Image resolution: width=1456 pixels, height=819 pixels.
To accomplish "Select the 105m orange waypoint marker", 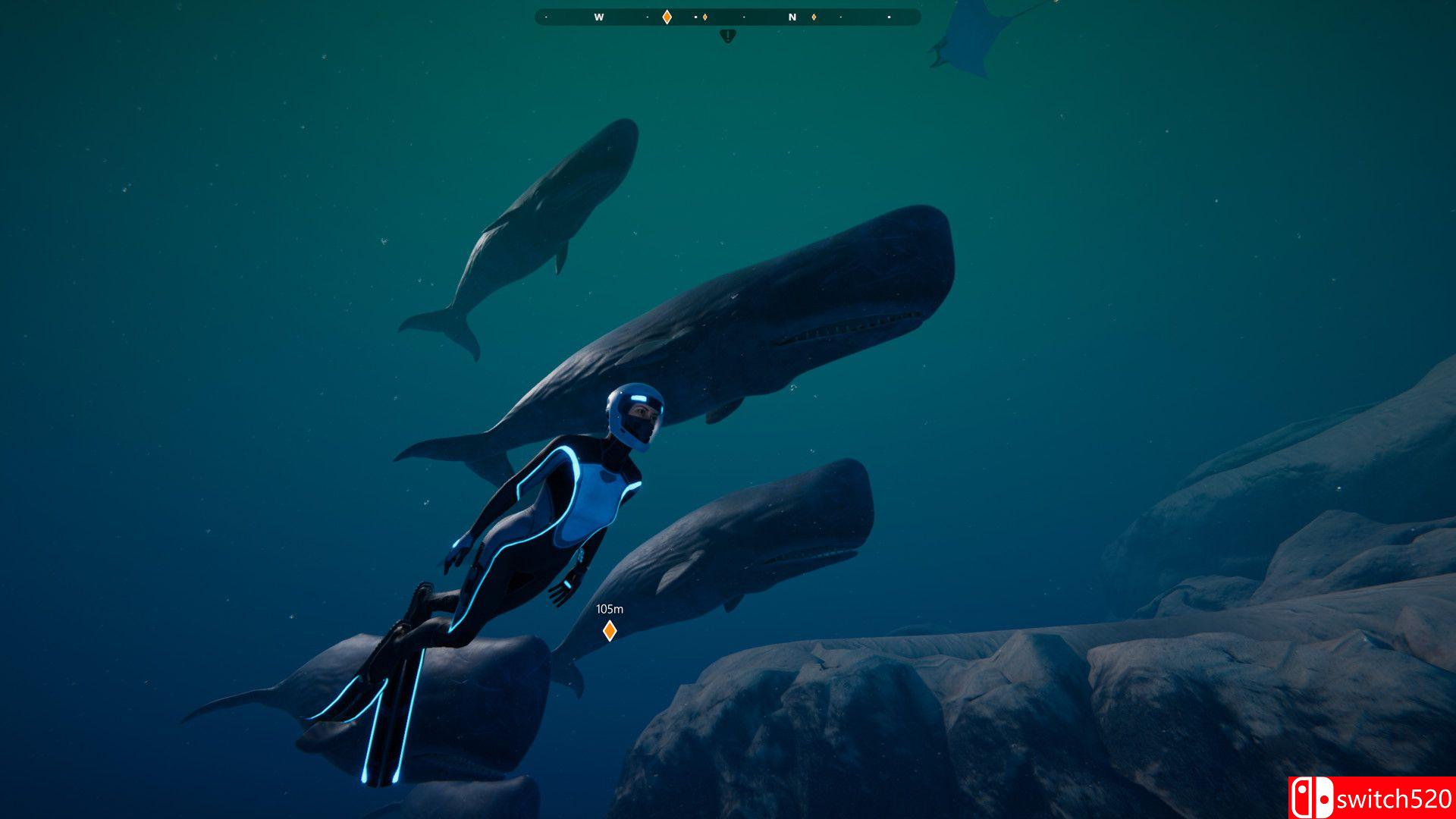I will (x=609, y=630).
